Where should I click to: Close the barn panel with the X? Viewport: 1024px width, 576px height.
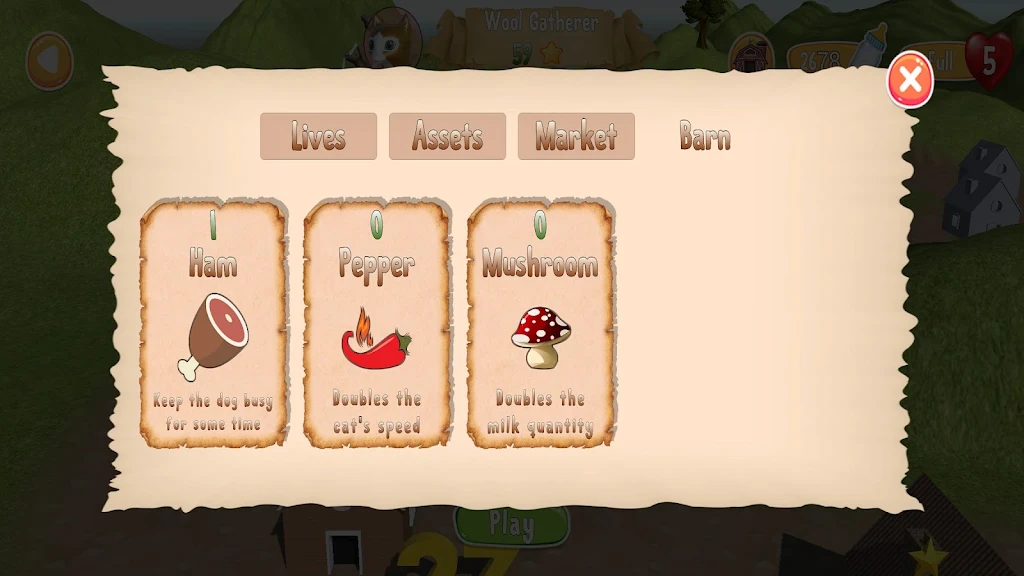pyautogui.click(x=910, y=80)
